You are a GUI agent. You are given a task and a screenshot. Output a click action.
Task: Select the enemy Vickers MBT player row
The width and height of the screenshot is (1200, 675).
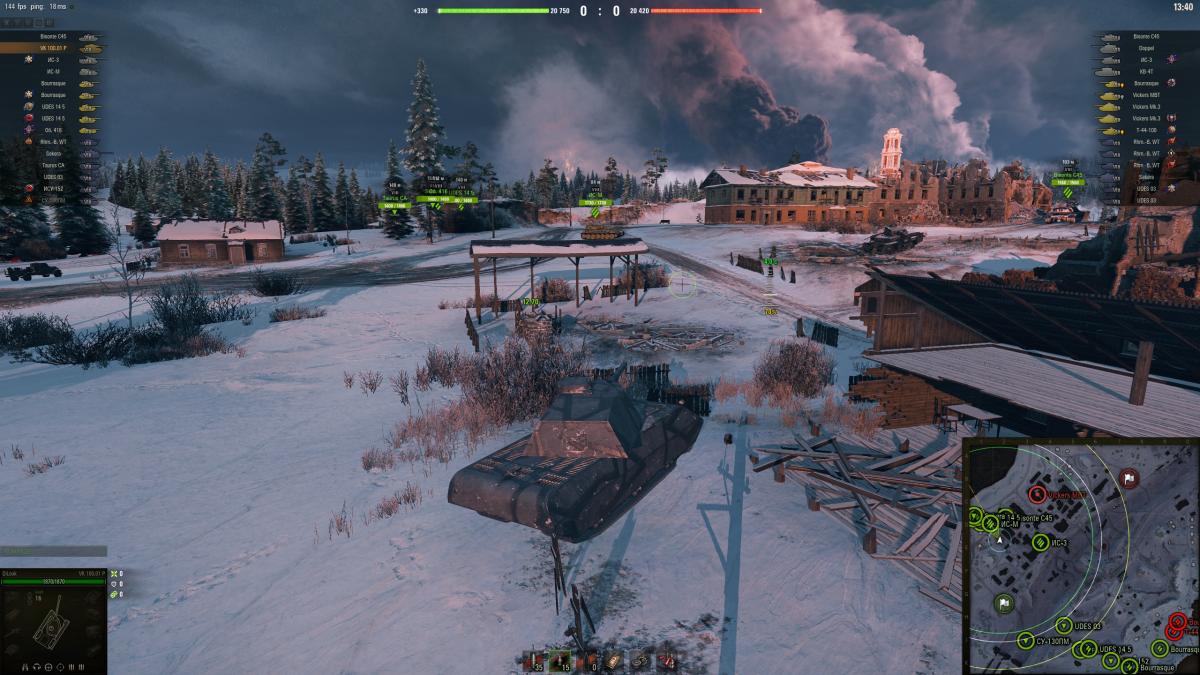pyautogui.click(x=1146, y=95)
